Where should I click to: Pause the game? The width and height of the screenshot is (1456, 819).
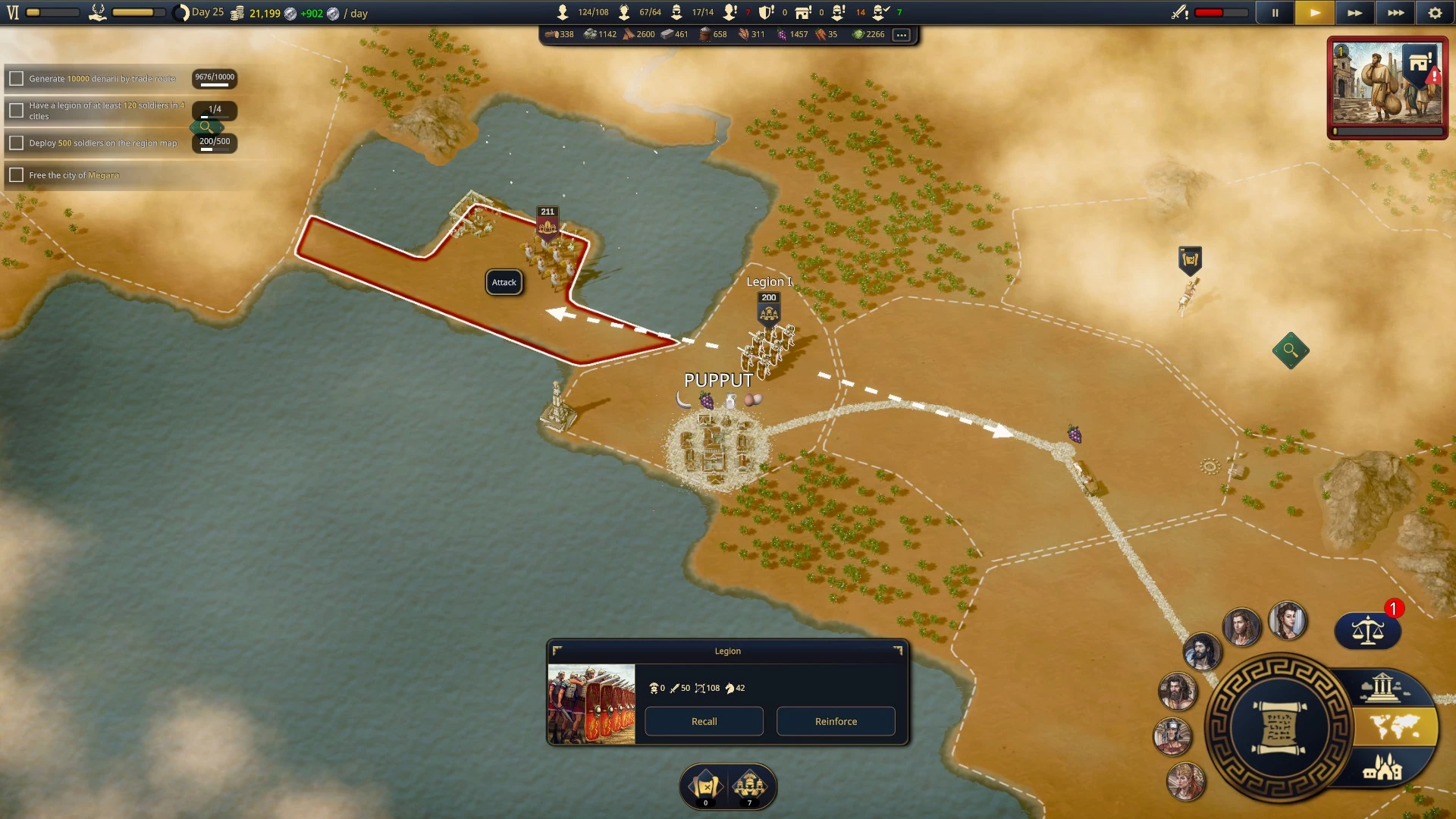click(x=1275, y=13)
